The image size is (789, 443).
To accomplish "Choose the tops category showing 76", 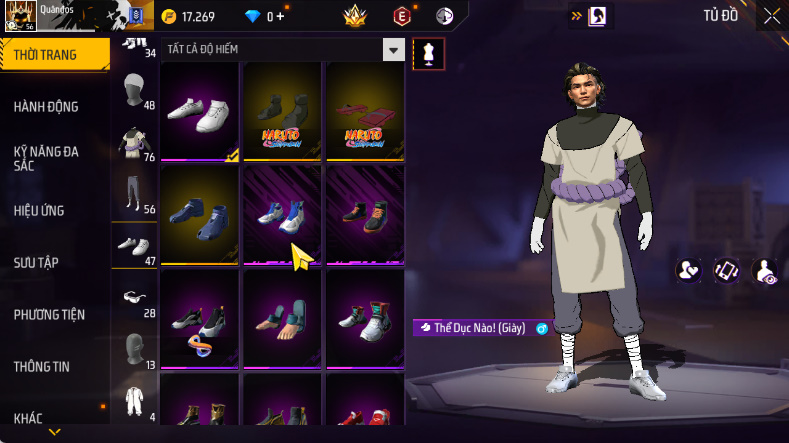I will (x=132, y=144).
